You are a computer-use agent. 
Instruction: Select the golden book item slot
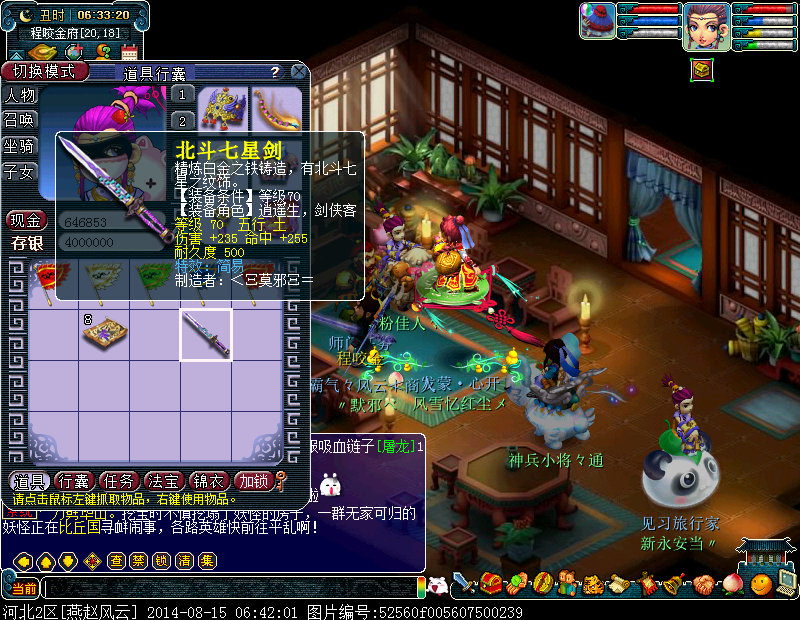104,334
